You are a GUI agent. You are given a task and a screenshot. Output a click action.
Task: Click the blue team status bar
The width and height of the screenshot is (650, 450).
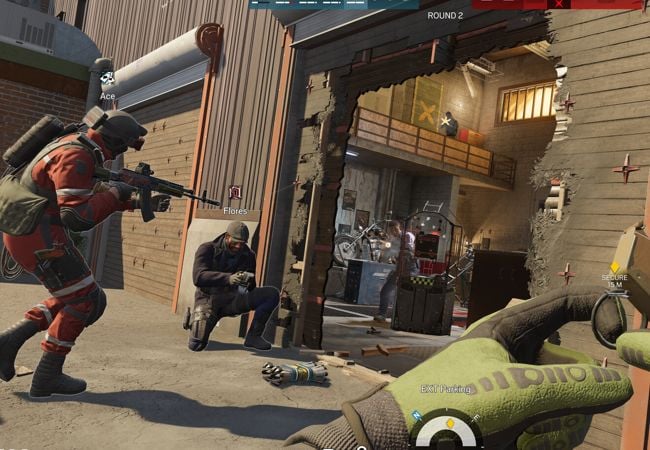(333, 4)
